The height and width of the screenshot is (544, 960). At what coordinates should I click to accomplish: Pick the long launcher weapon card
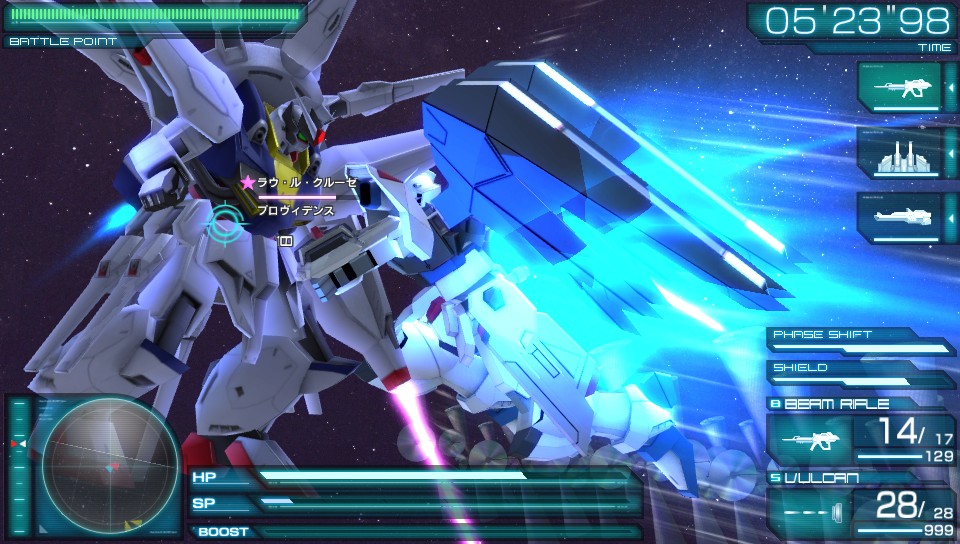click(x=899, y=217)
